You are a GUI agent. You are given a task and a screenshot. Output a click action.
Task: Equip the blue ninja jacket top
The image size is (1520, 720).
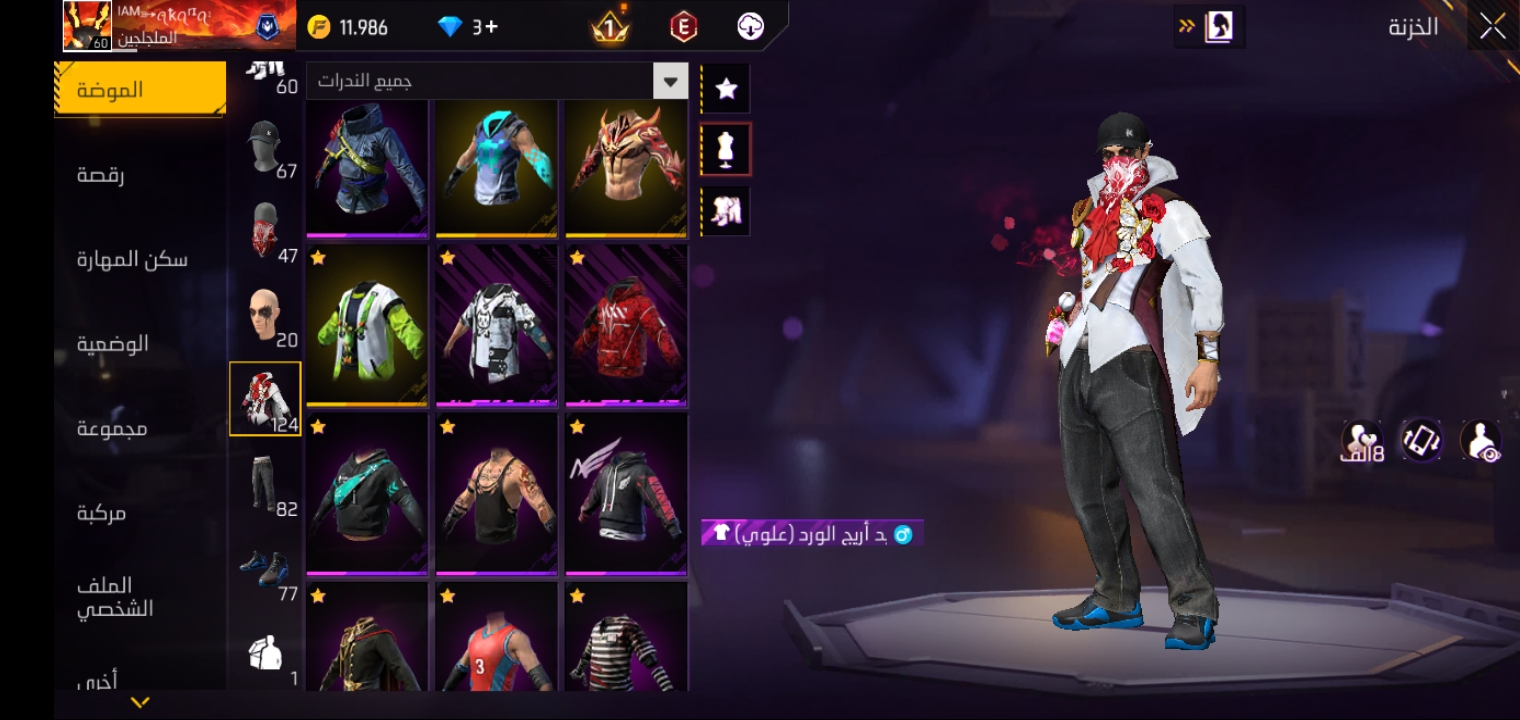[x=367, y=167]
